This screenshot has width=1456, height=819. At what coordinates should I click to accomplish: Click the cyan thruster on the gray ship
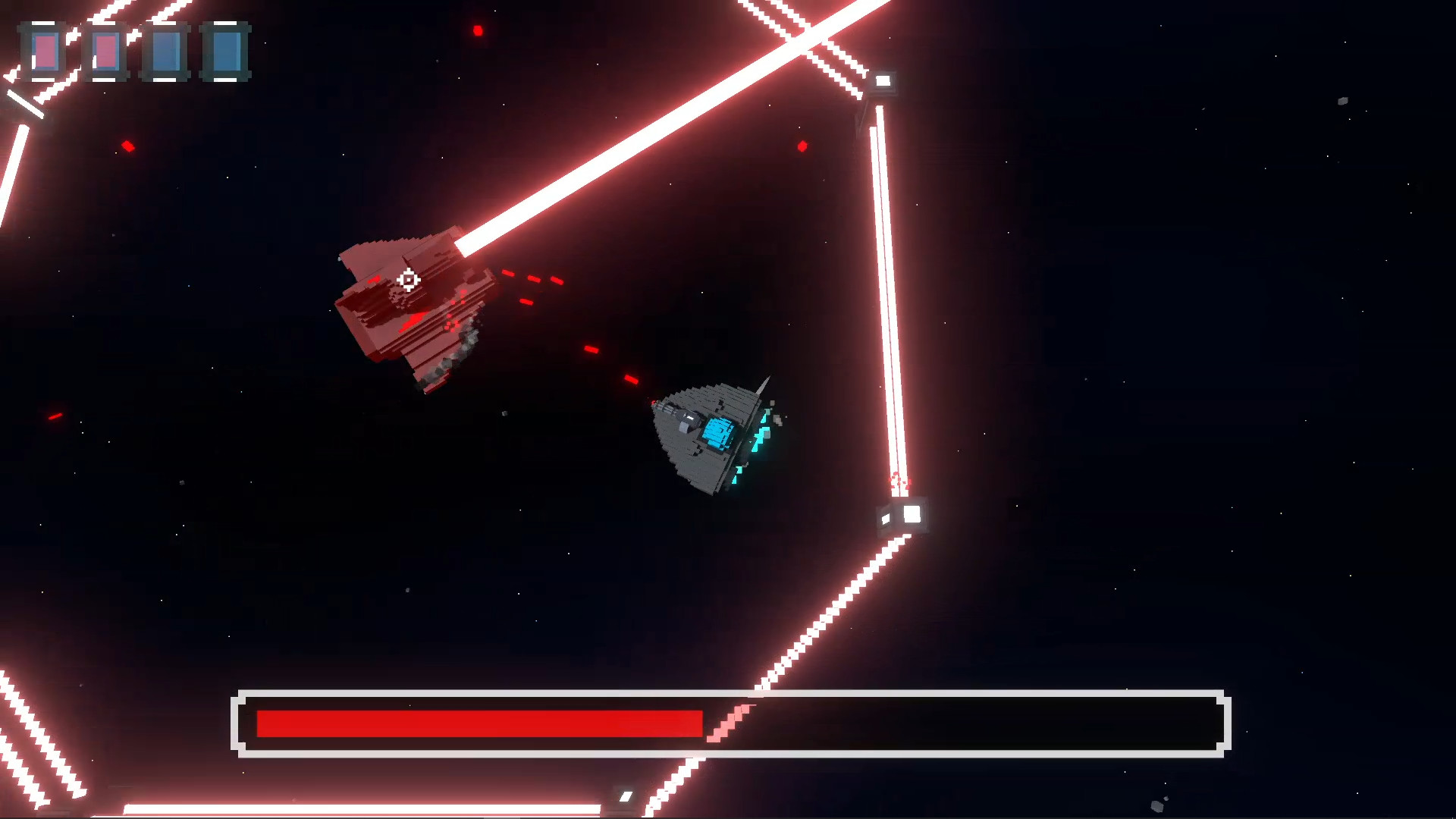pyautogui.click(x=758, y=437)
